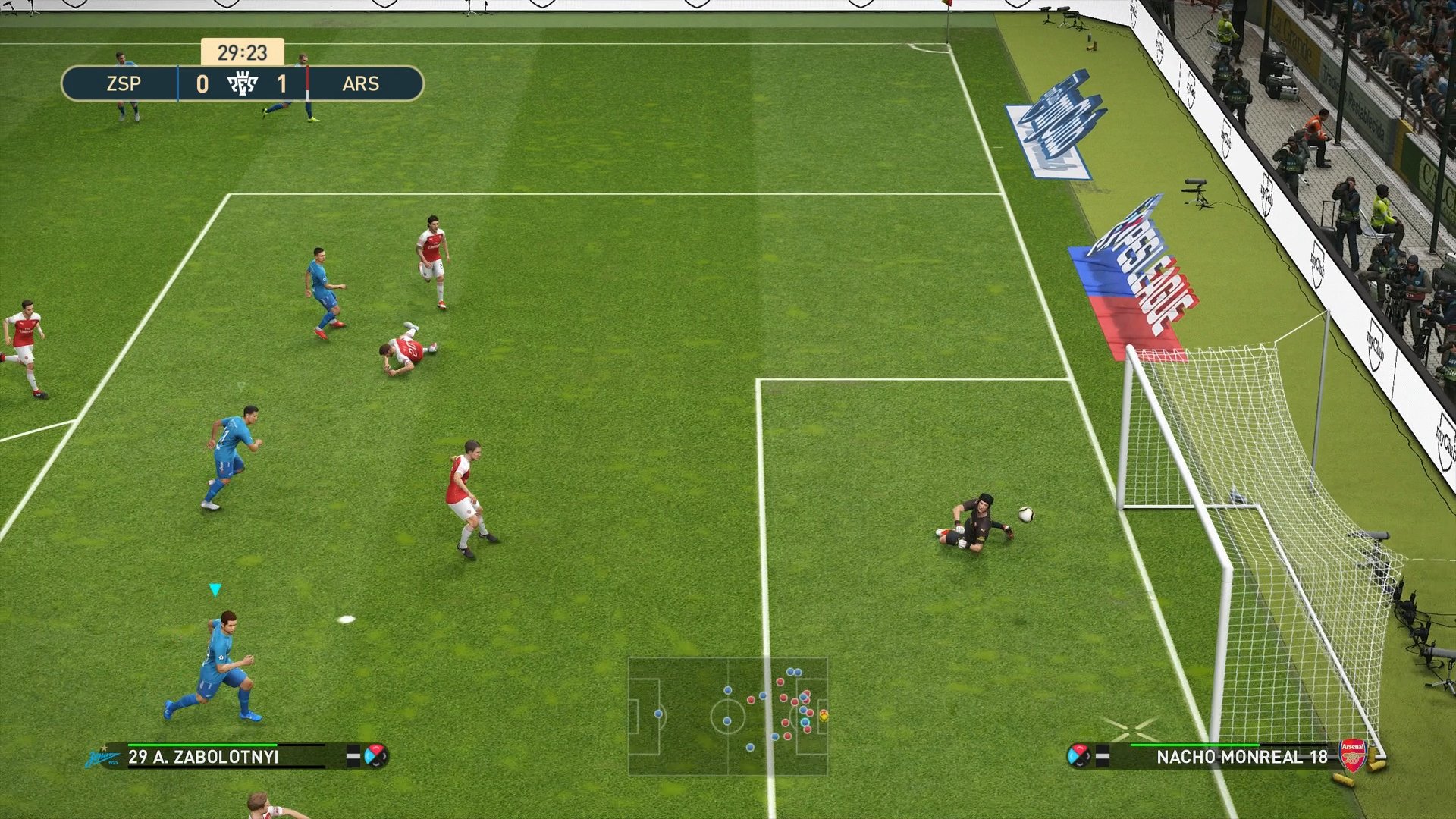The width and height of the screenshot is (1456, 819).
Task: Click the yellow-highlighted keeper dot on the radar
Action: click(x=824, y=717)
